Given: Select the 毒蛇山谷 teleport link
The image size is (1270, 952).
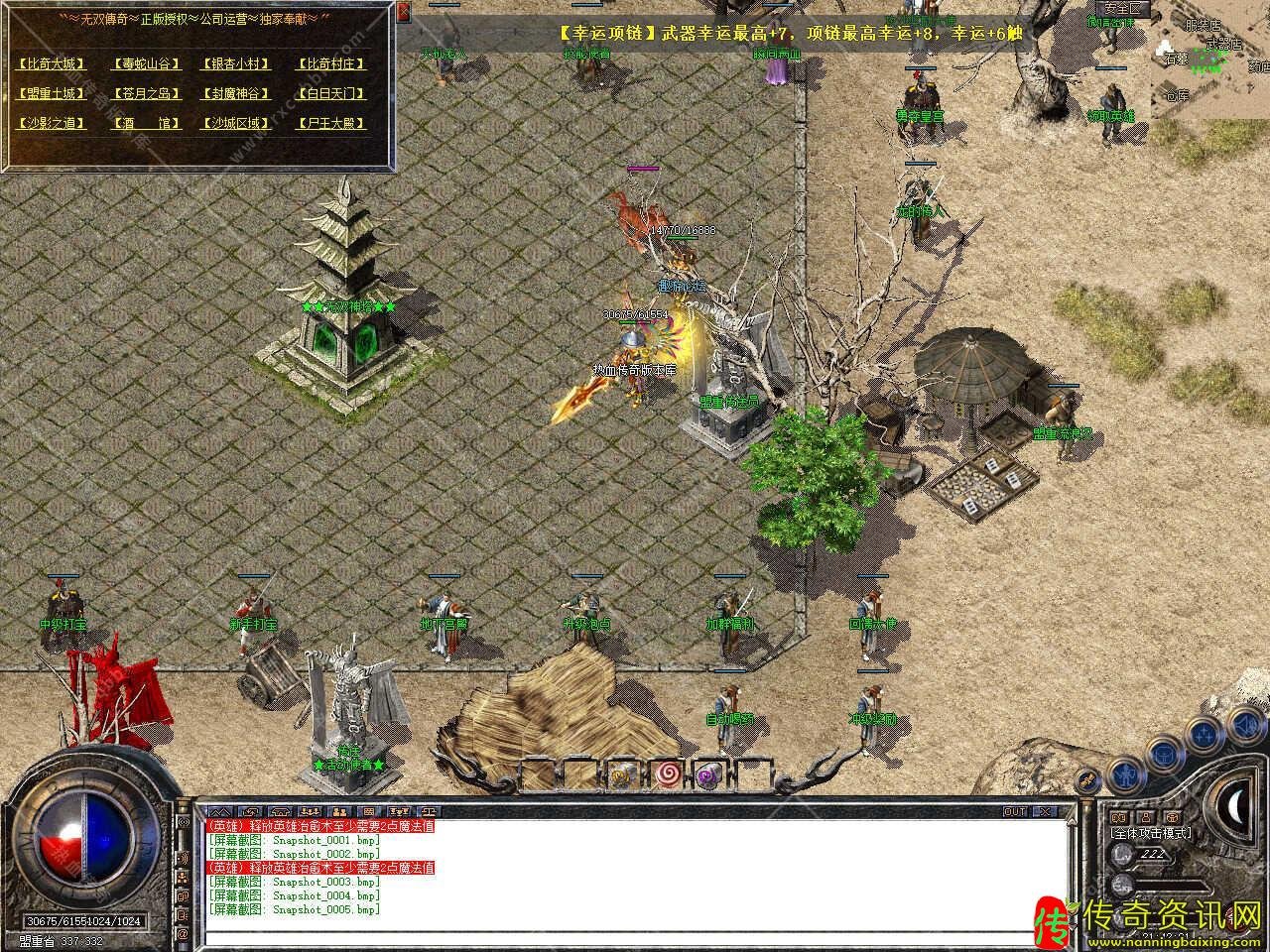Looking at the screenshot, I should pos(147,63).
